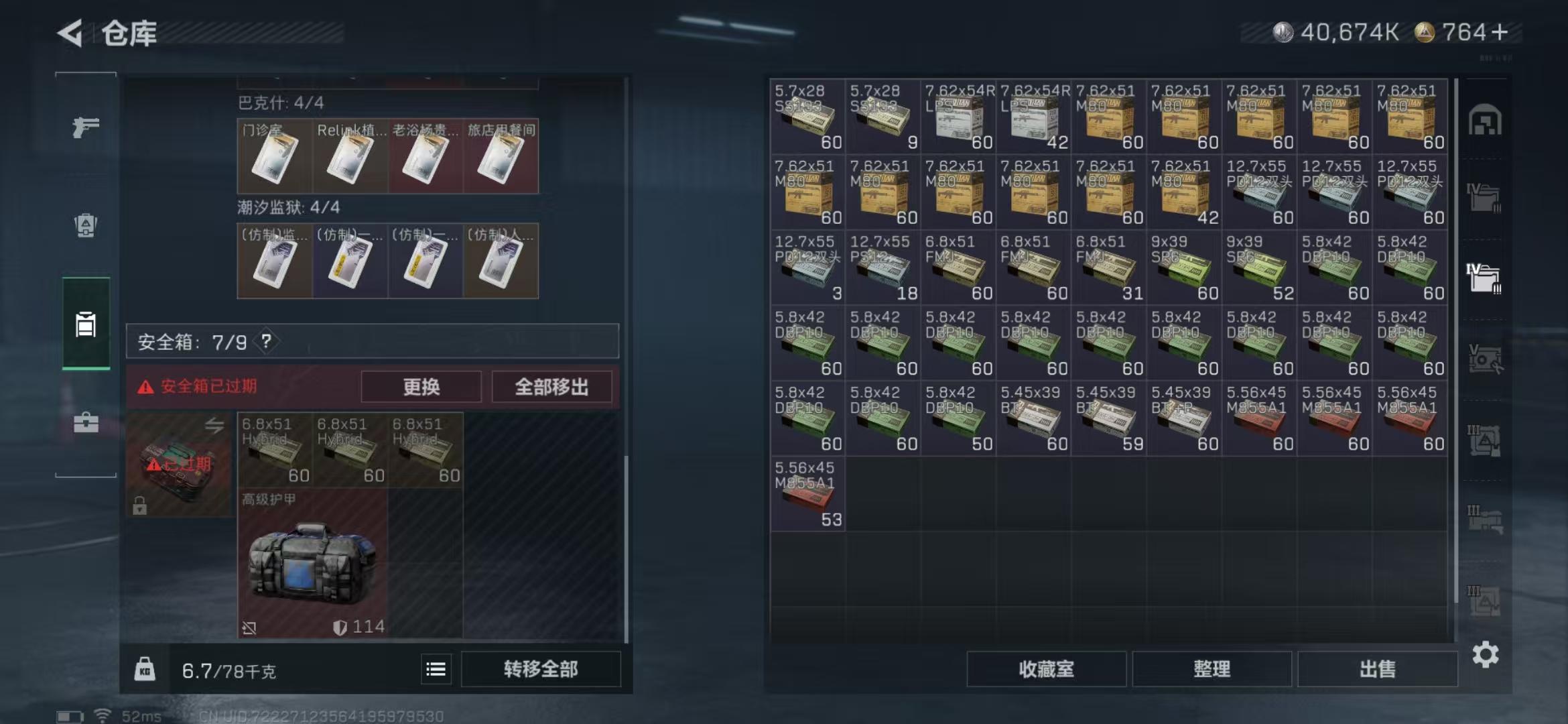Click the briefcase icon in left sidebar
Screen dimensions: 1568x724
coord(84,423)
